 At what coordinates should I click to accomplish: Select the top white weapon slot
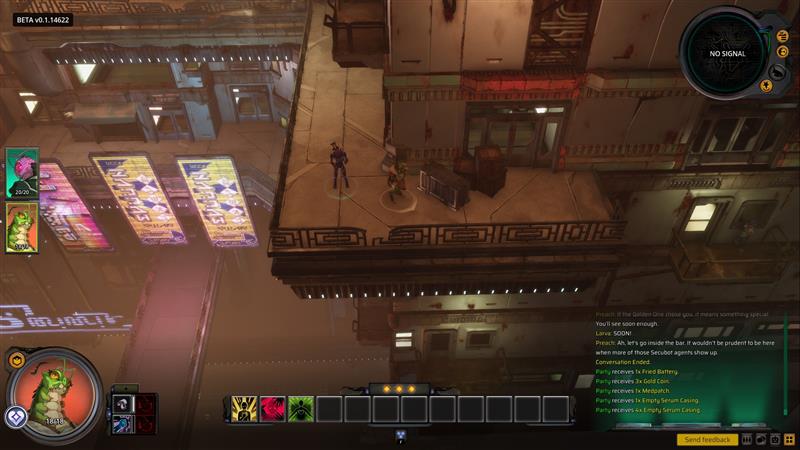pyautogui.click(x=121, y=403)
